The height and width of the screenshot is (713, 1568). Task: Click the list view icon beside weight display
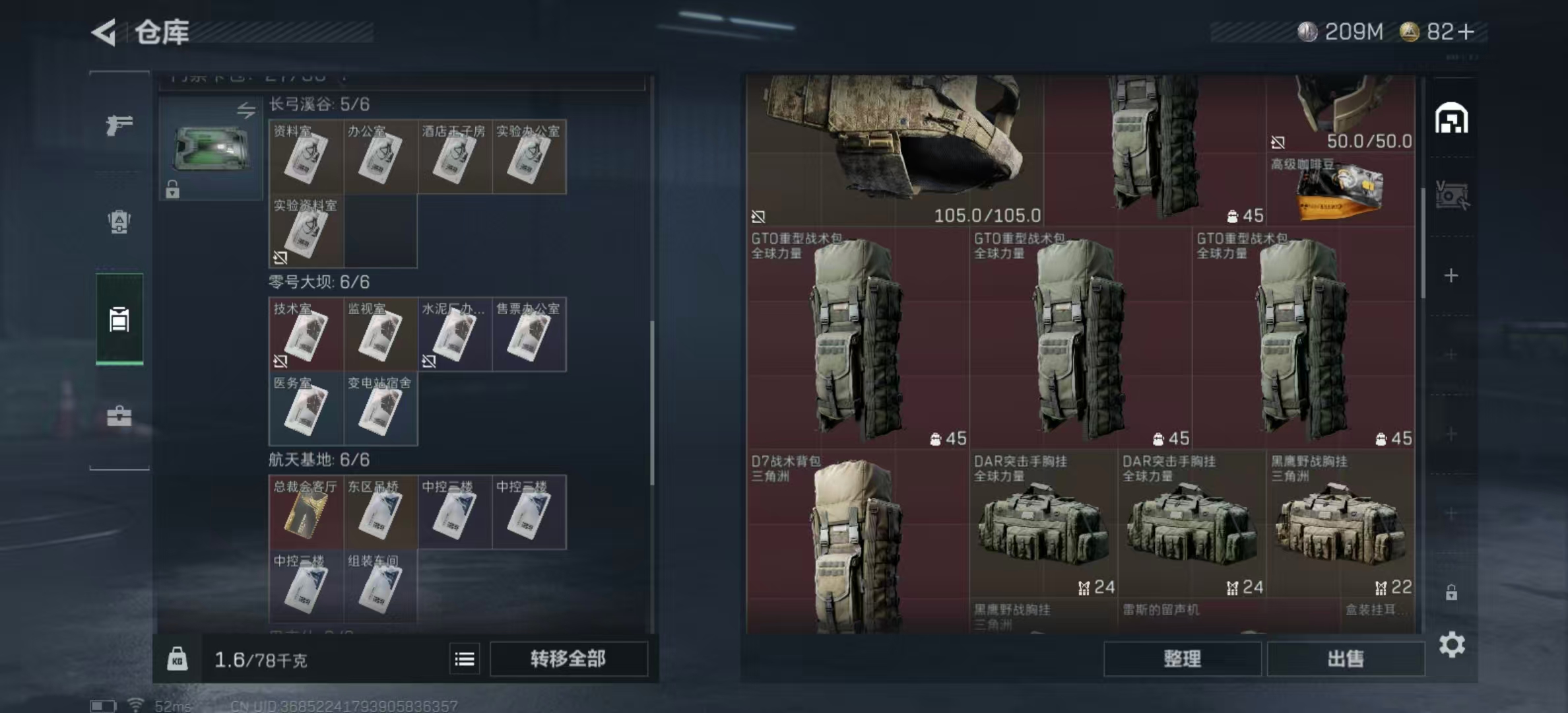click(x=466, y=658)
